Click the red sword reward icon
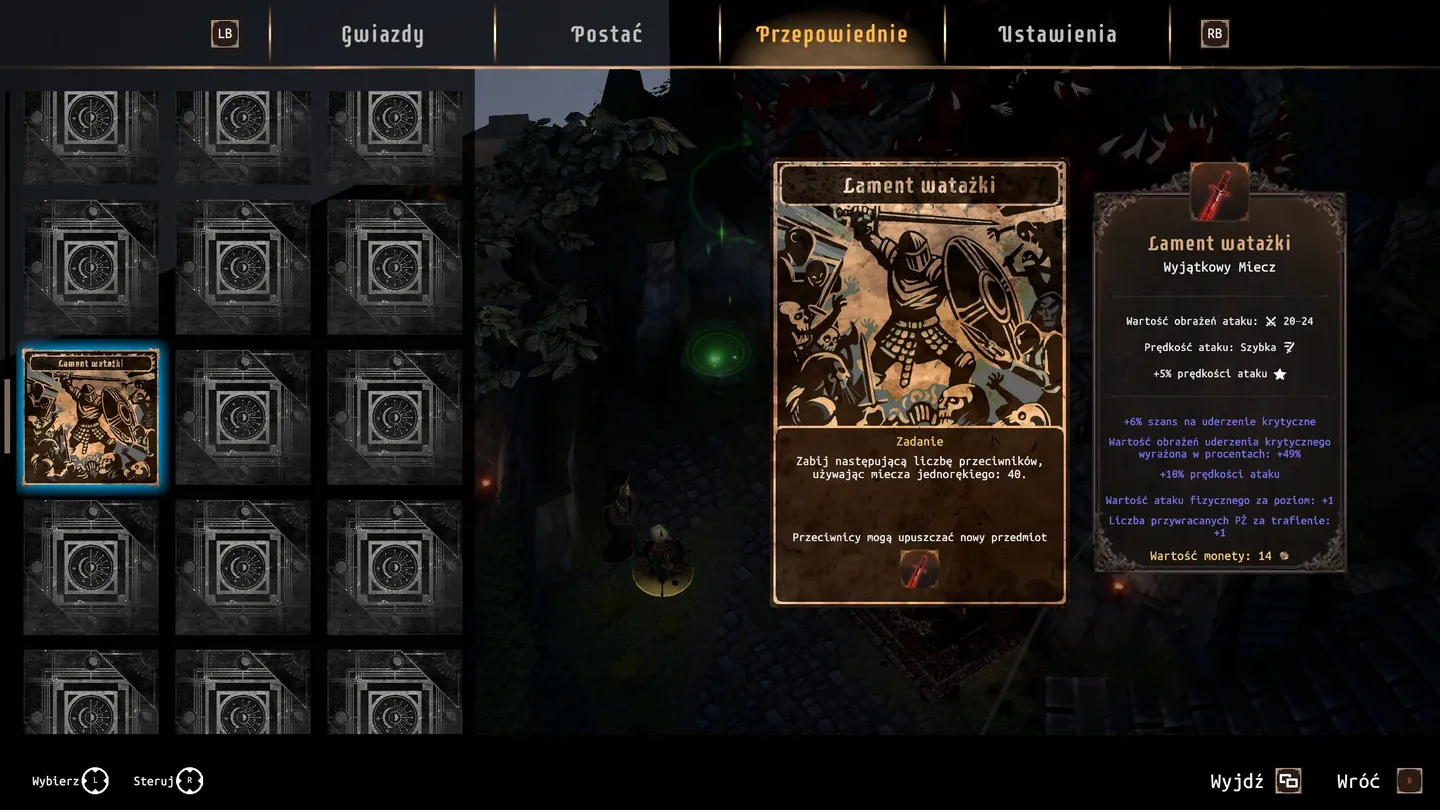1440x810 pixels. tap(919, 569)
